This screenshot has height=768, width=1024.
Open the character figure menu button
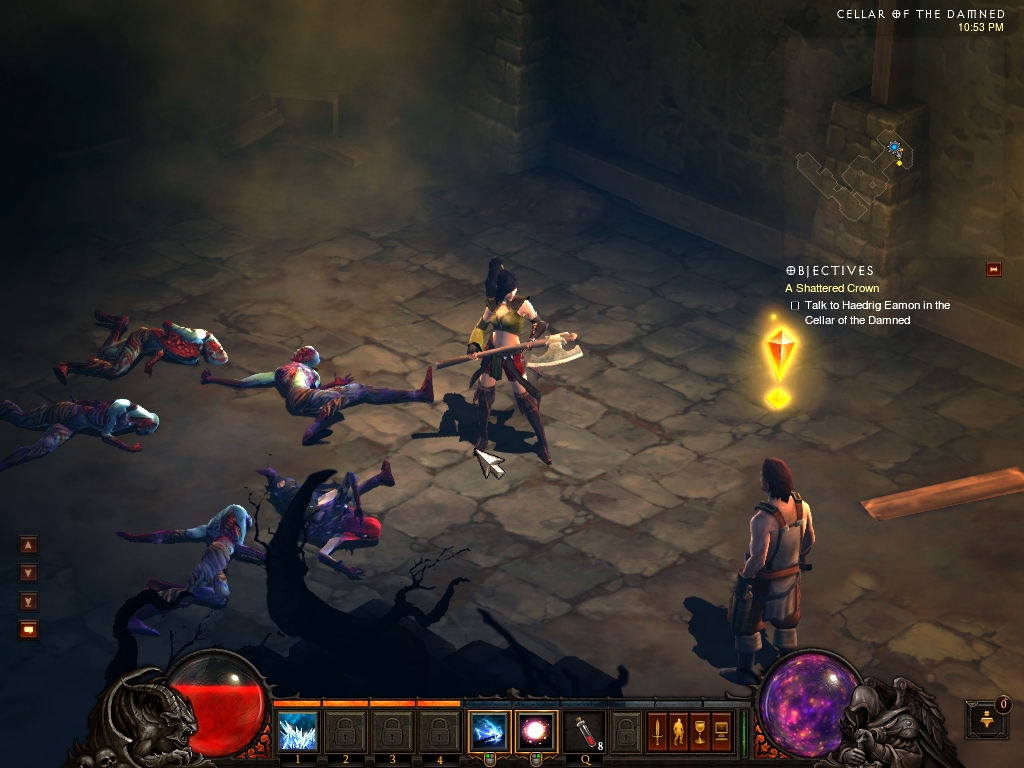tap(678, 731)
